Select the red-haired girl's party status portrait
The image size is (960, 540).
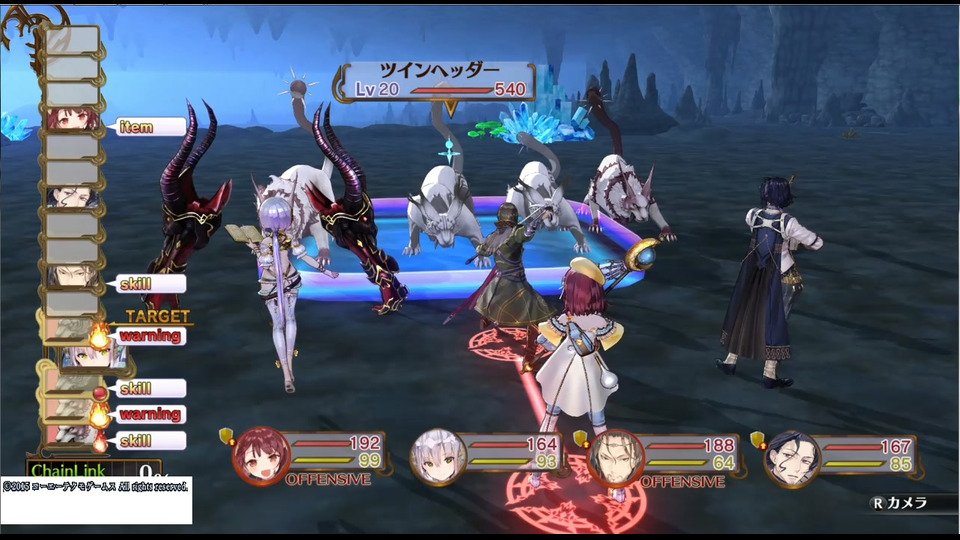pyautogui.click(x=261, y=458)
